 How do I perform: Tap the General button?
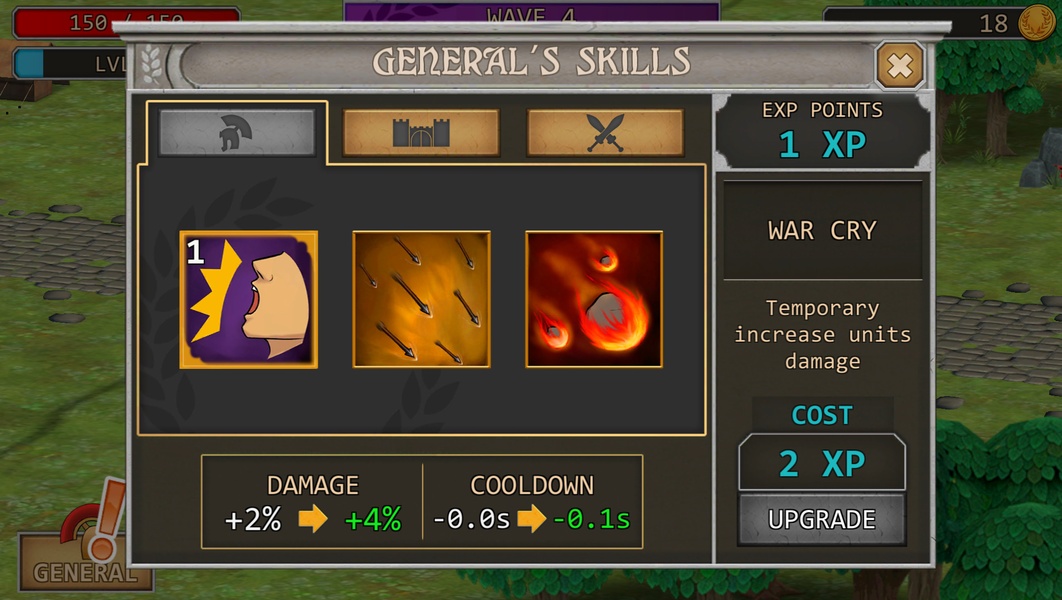coord(85,560)
